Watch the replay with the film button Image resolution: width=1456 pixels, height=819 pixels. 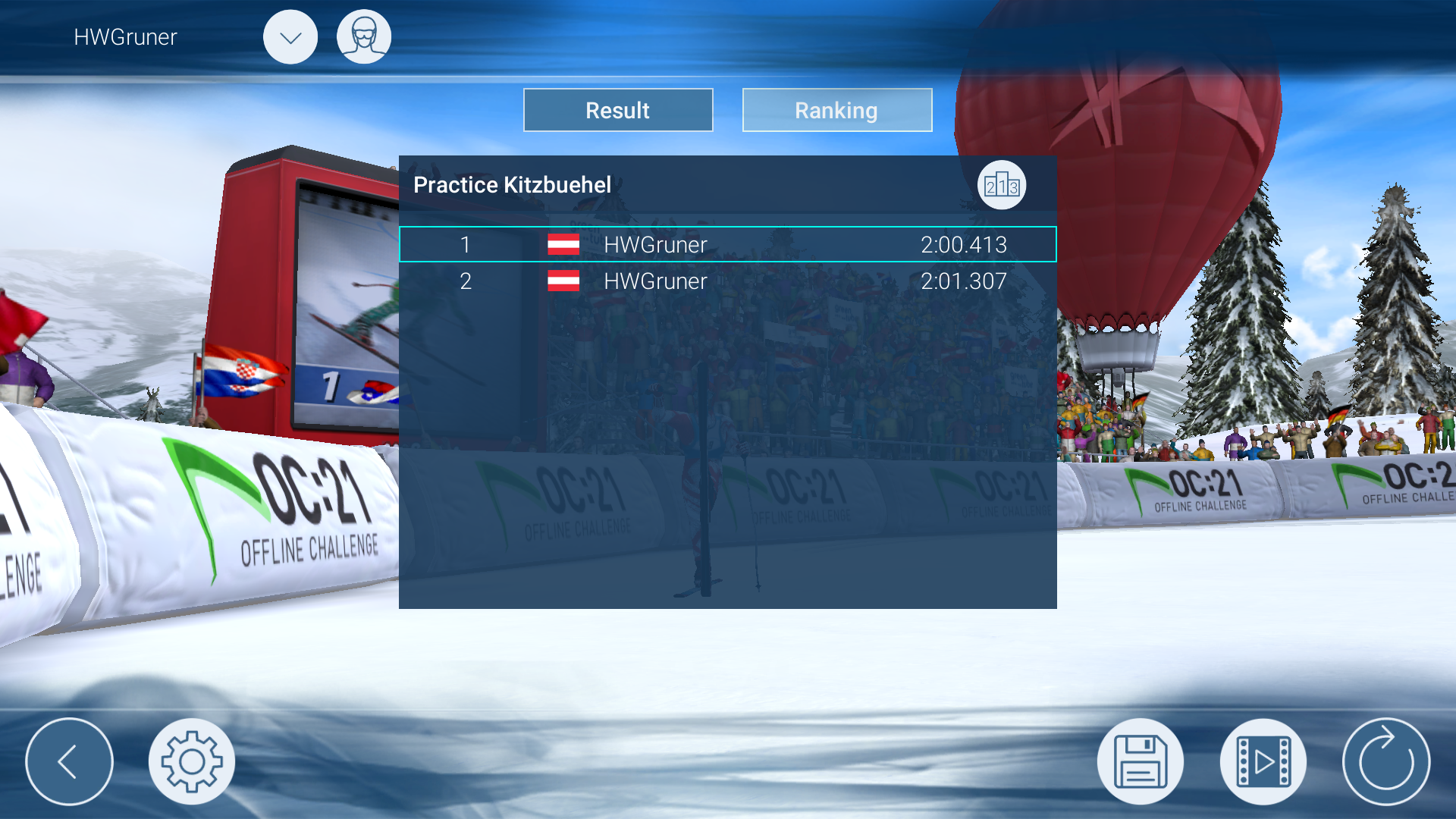1263,761
